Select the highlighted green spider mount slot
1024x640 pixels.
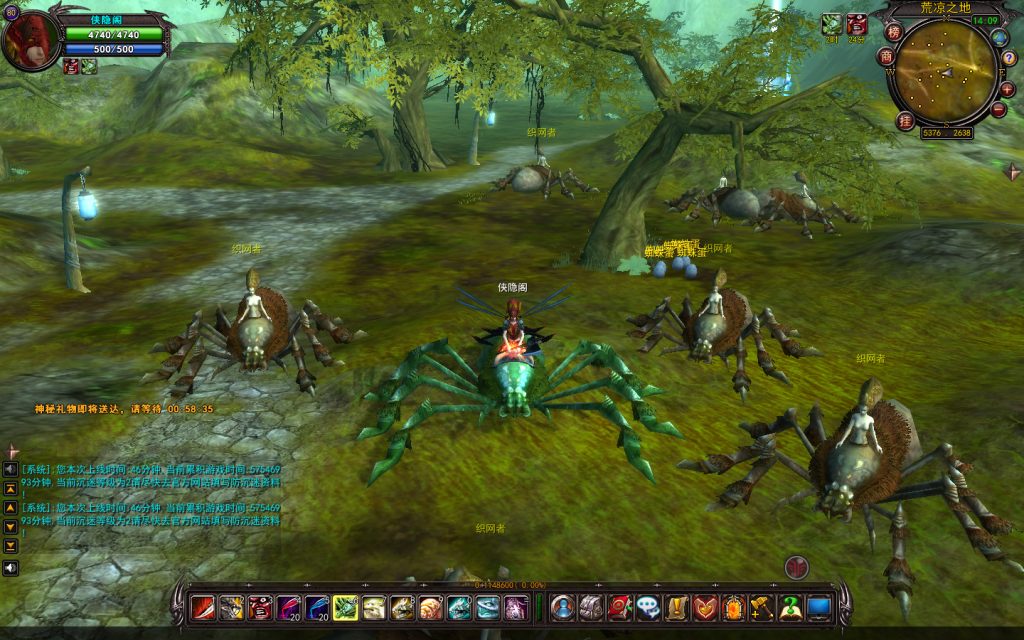(x=344, y=606)
